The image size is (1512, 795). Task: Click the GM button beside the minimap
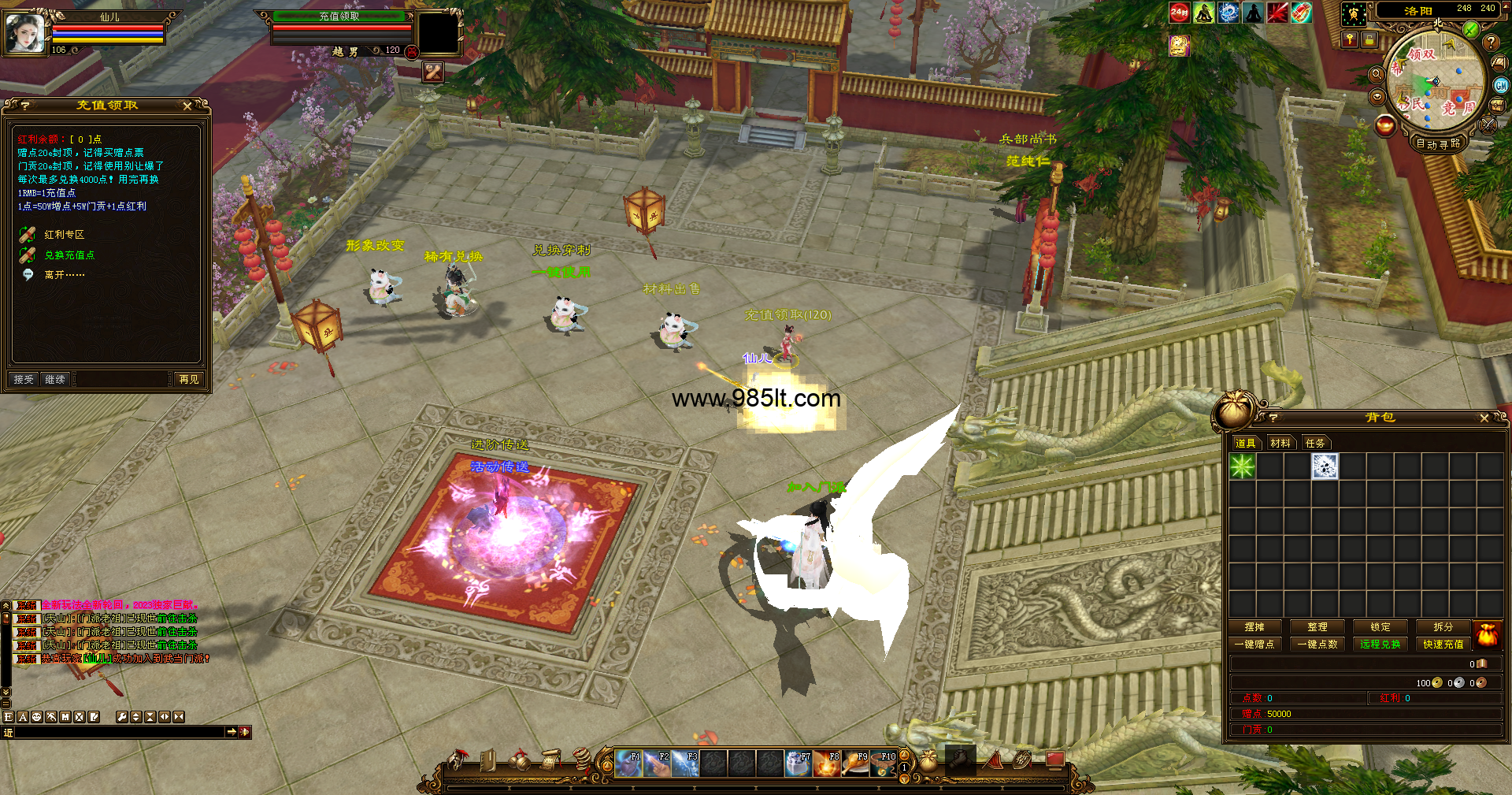point(1501,86)
